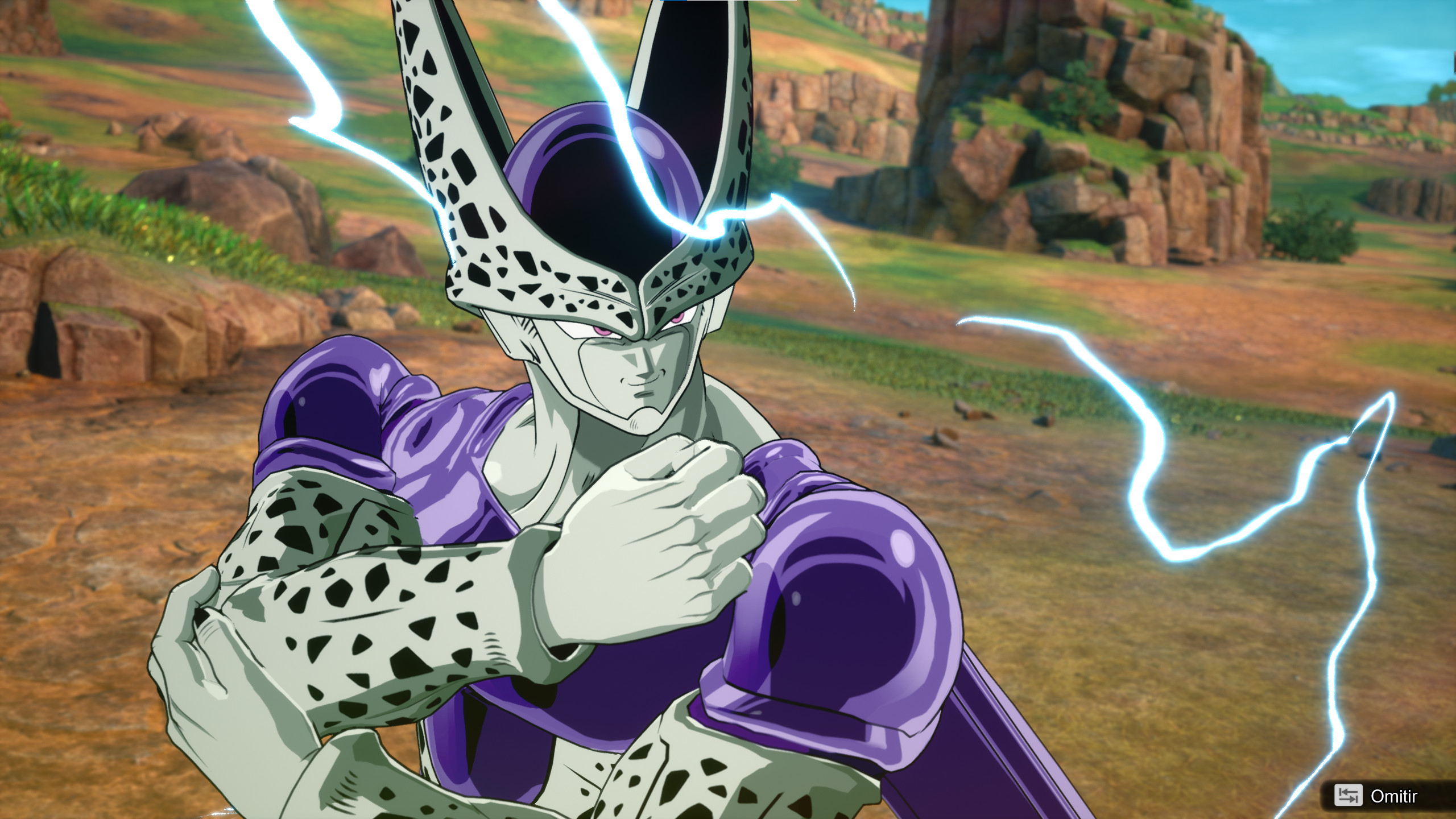
Task: Select the Omitir label text
Action: coord(1393,795)
